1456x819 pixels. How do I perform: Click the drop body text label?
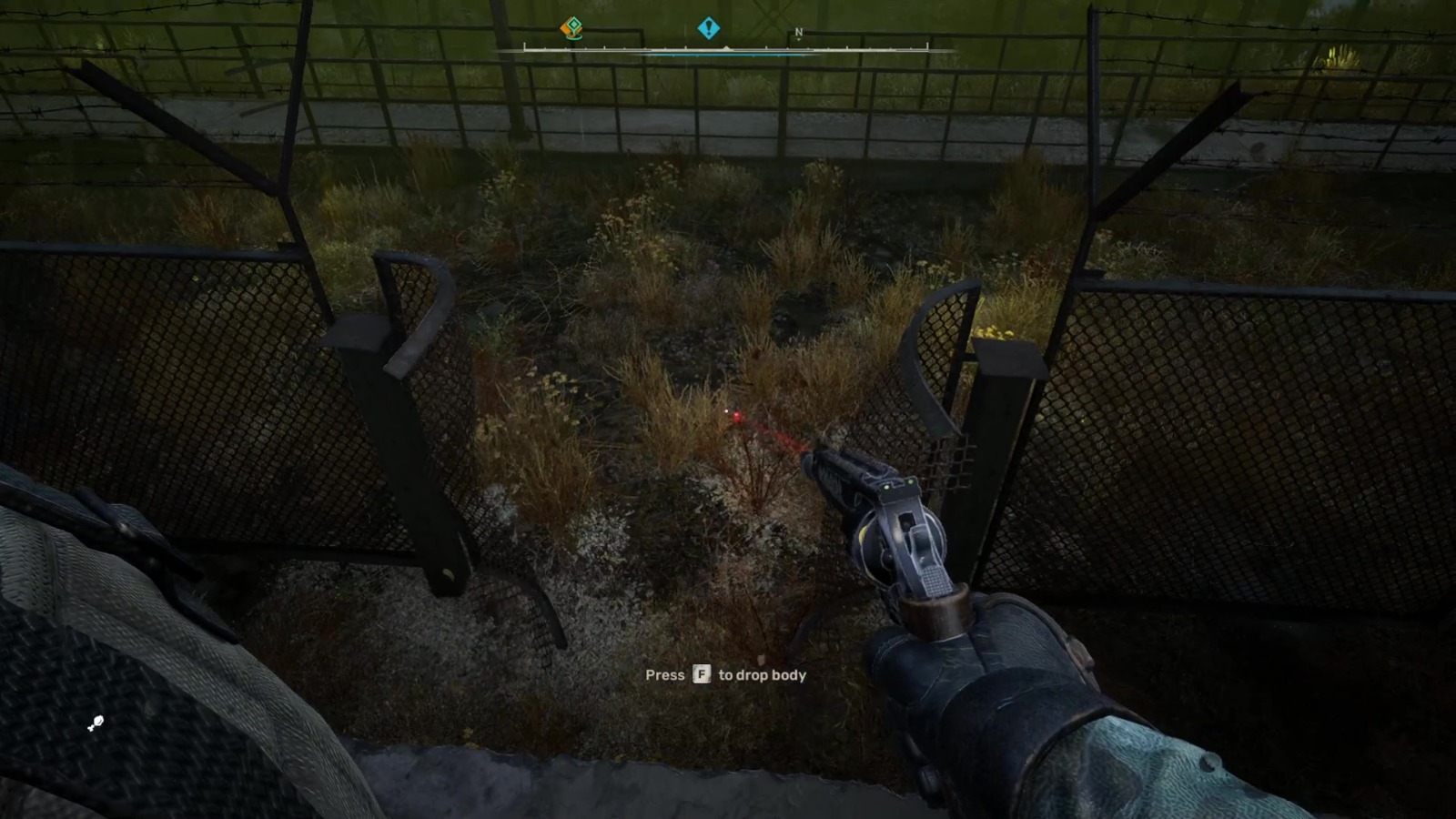tap(761, 675)
